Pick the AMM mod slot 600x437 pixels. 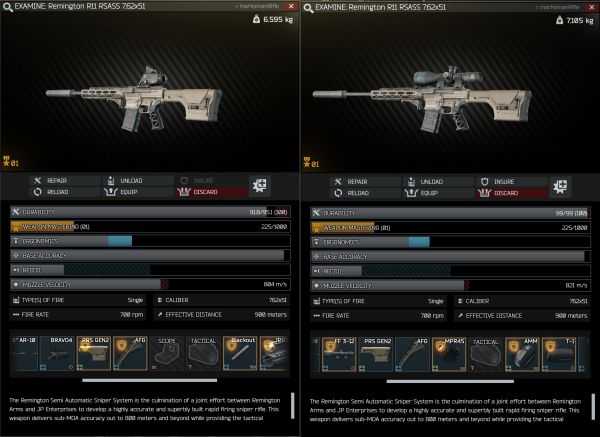coord(528,352)
